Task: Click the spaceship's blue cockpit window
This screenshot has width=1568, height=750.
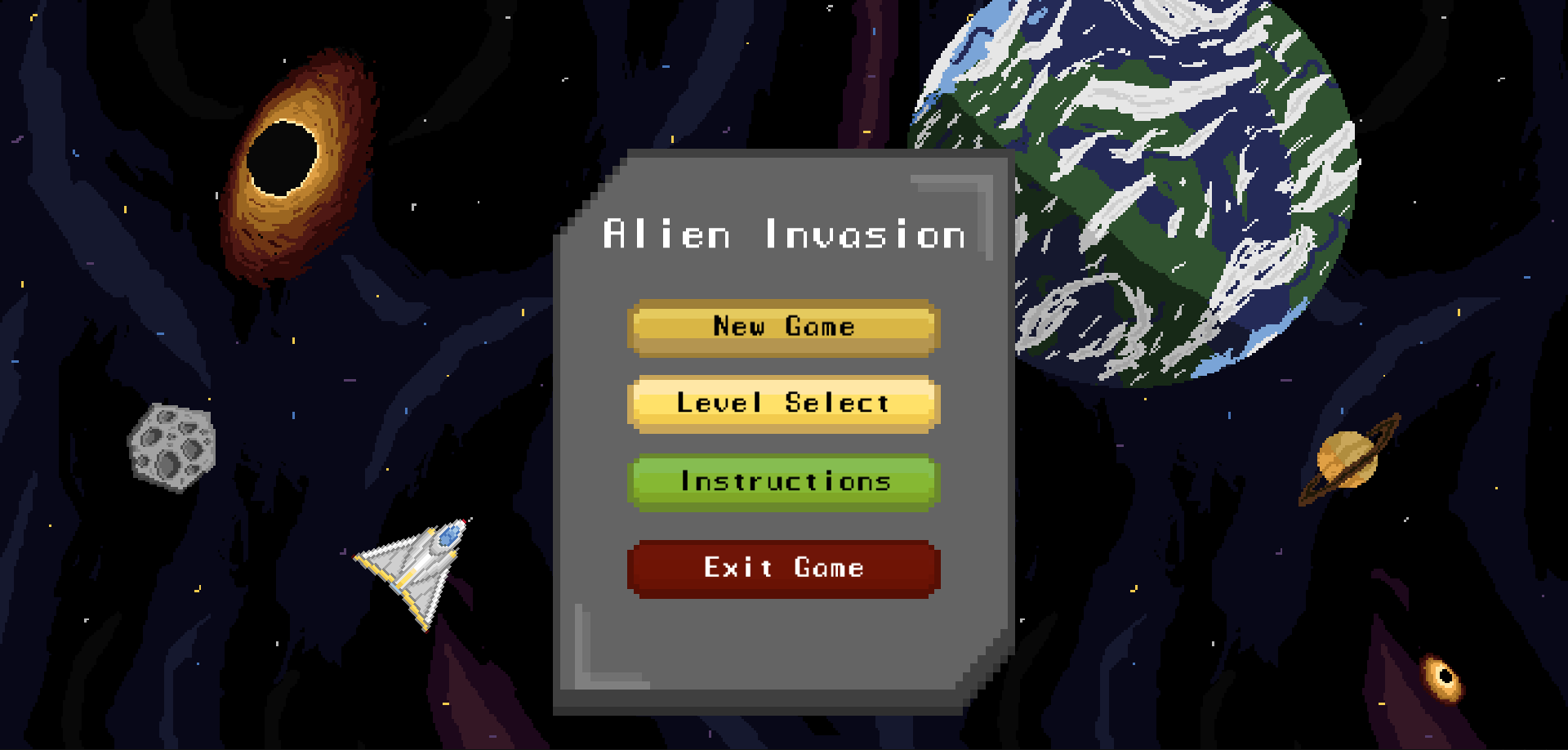Action: pyautogui.click(x=449, y=537)
